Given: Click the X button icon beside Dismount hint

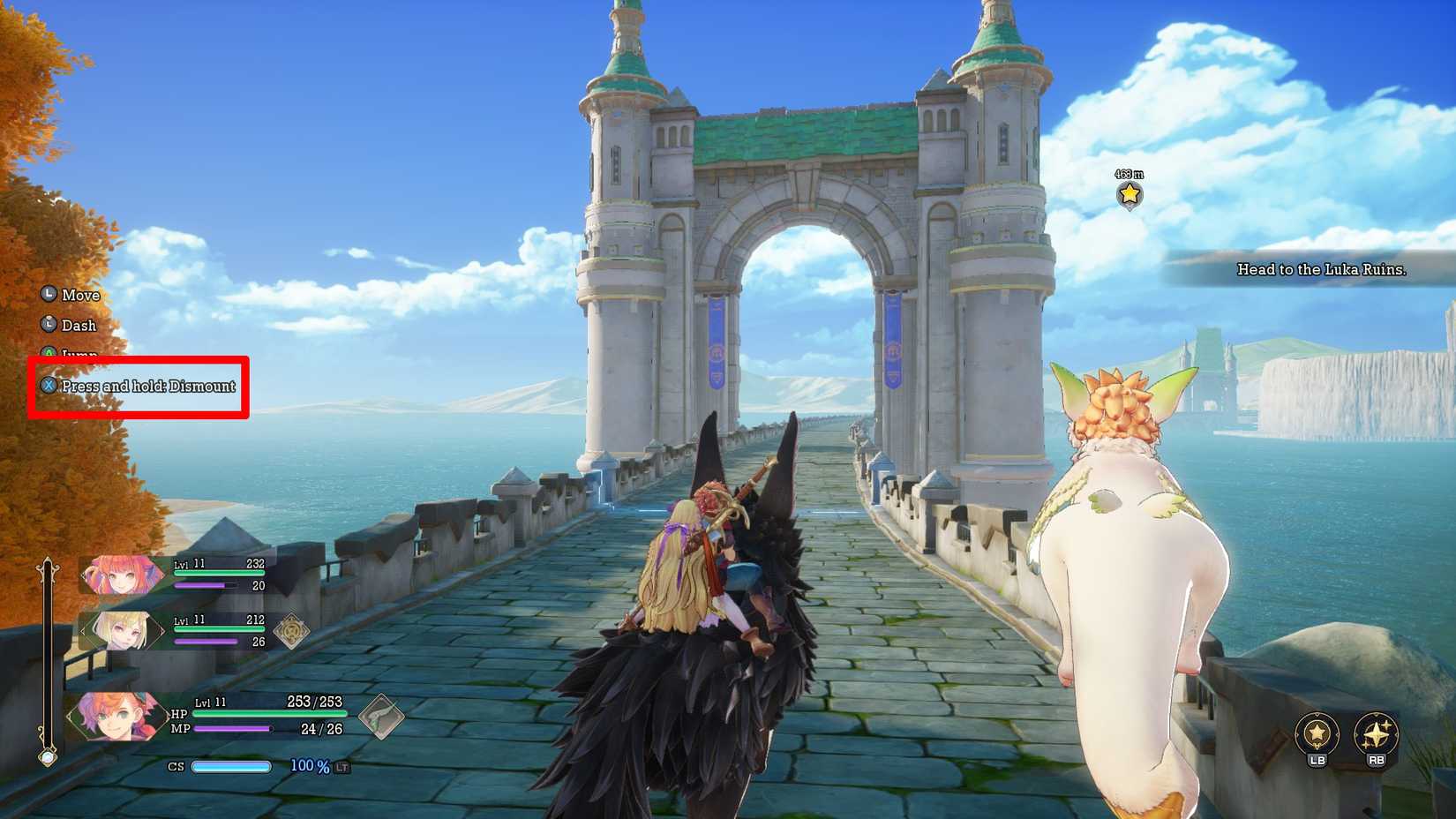Looking at the screenshot, I should (x=49, y=386).
